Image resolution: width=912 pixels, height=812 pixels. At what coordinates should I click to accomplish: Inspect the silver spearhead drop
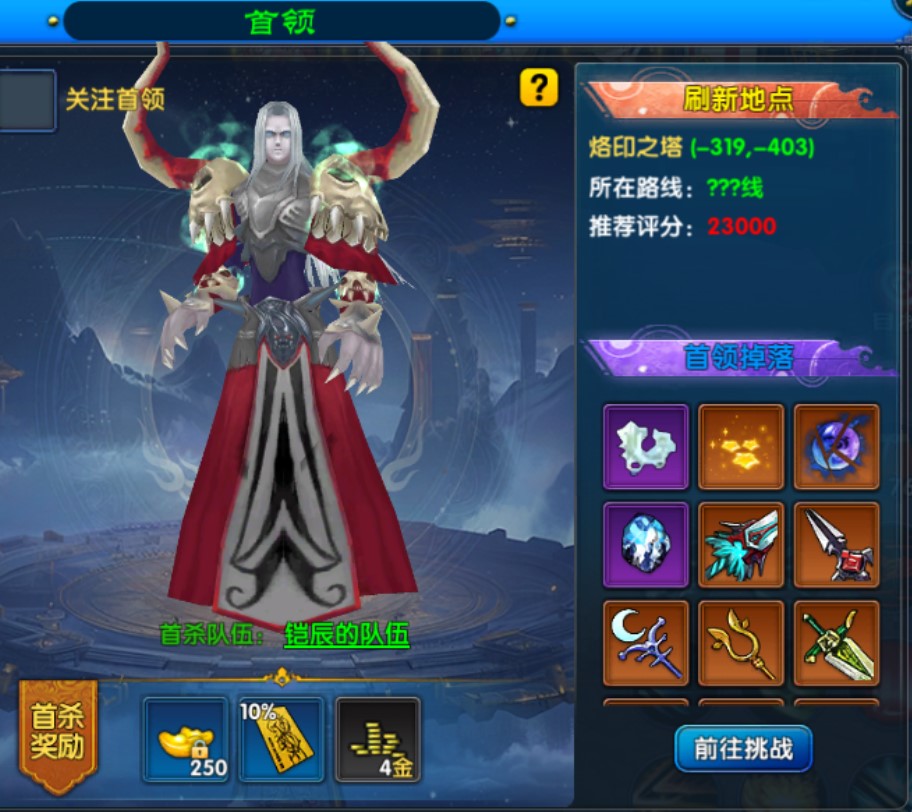pyautogui.click(x=837, y=545)
